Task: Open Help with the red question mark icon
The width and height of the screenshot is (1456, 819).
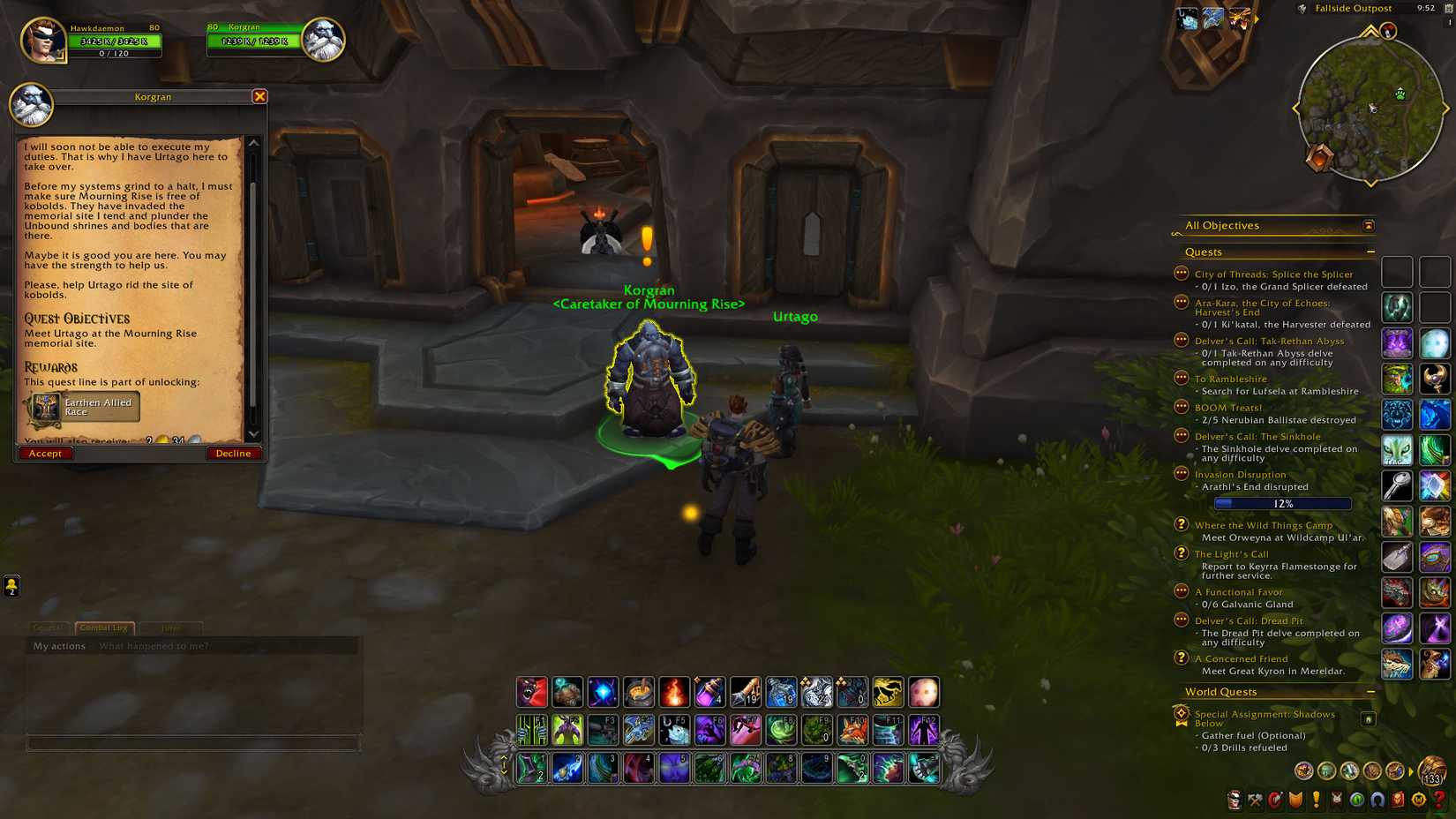Action: (1438, 801)
